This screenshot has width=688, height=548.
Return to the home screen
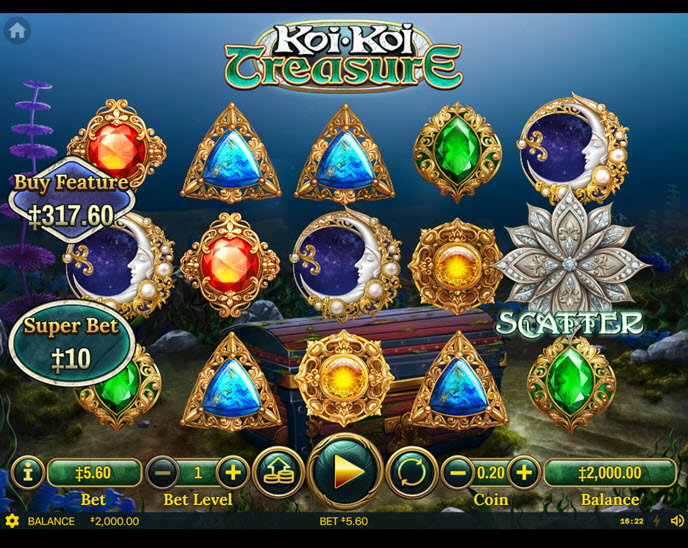17,30
